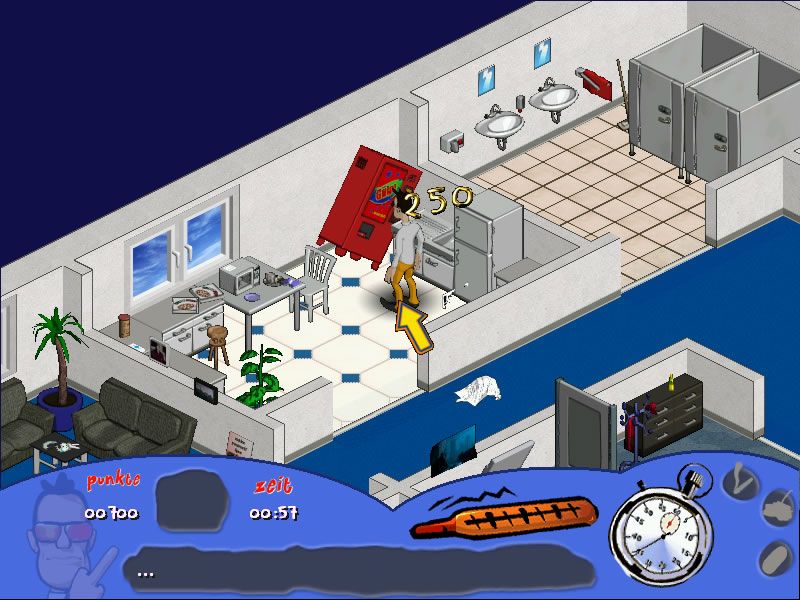Select the greyed-out tank icon
This screenshot has width=800, height=600.
[778, 510]
